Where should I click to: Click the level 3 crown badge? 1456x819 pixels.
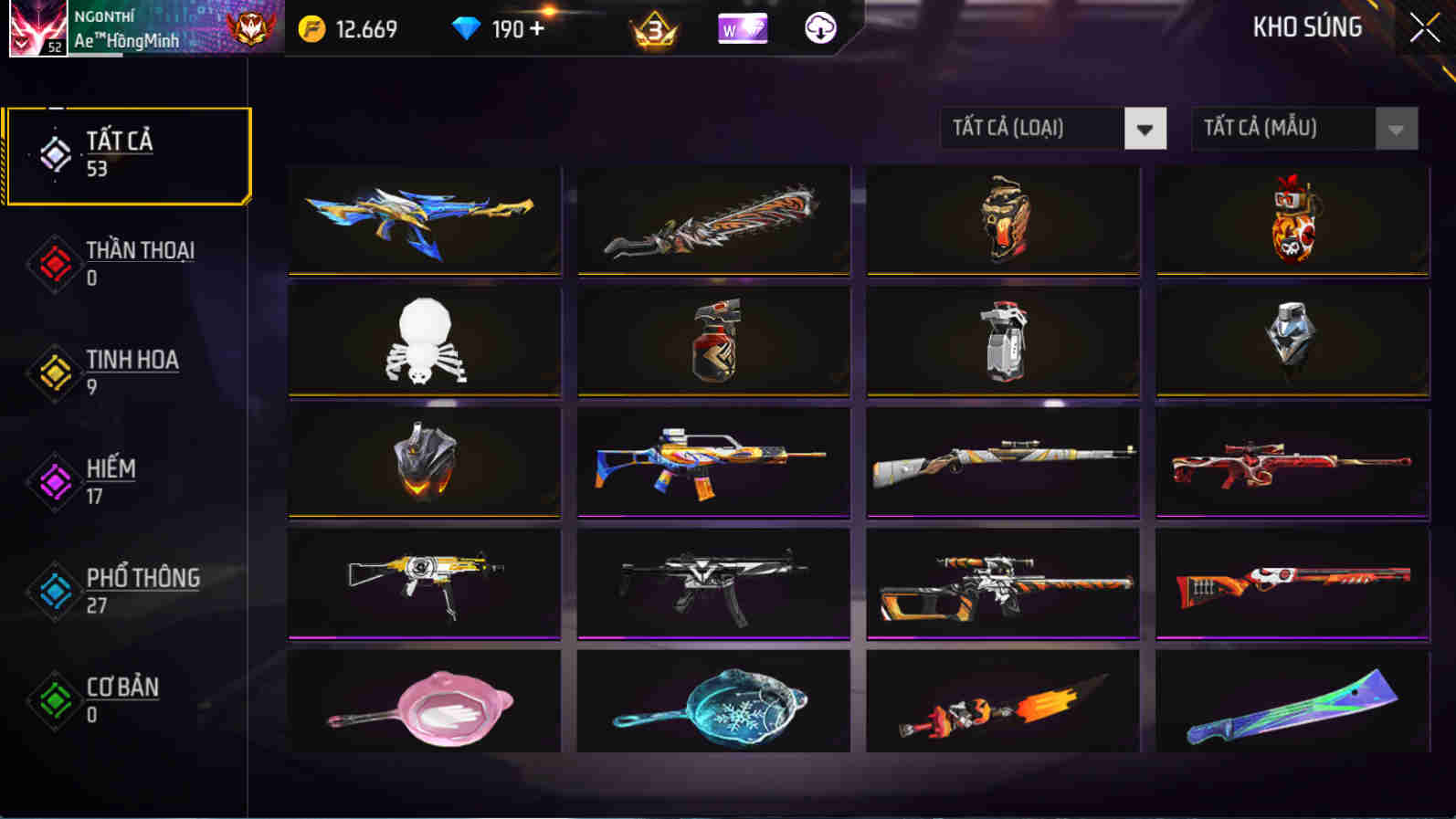[x=652, y=30]
